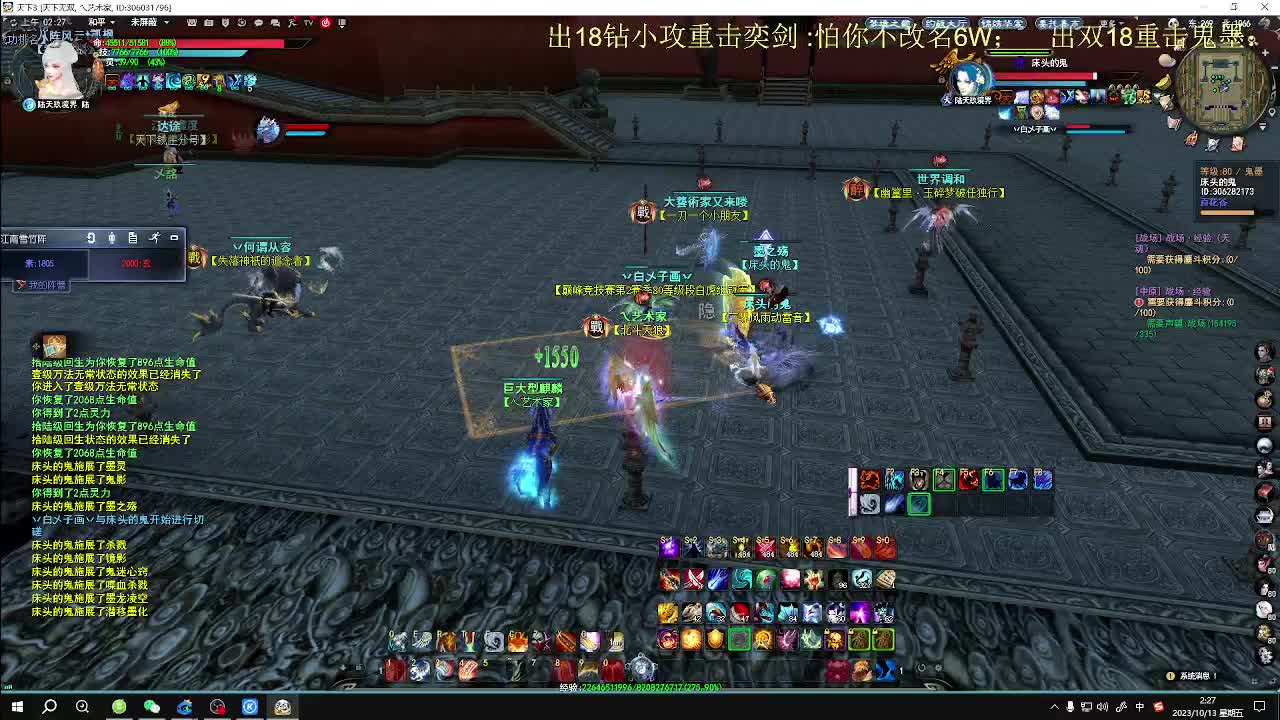Image resolution: width=1280 pixels, height=720 pixels.
Task: Click the chat shortcut icon on top toolbar
Action: [259, 22]
